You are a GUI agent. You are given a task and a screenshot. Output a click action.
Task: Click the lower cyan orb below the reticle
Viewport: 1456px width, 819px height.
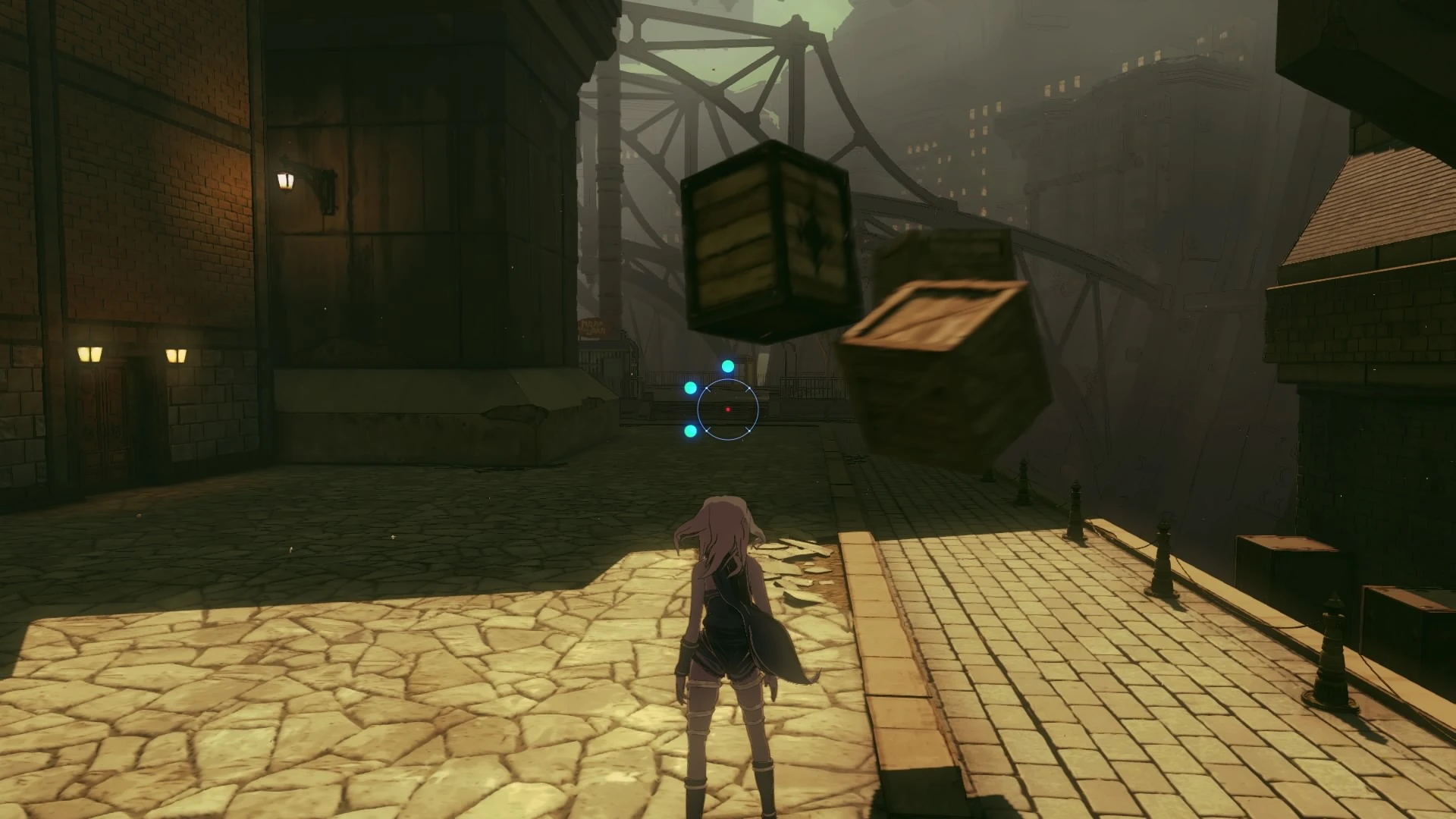point(690,430)
